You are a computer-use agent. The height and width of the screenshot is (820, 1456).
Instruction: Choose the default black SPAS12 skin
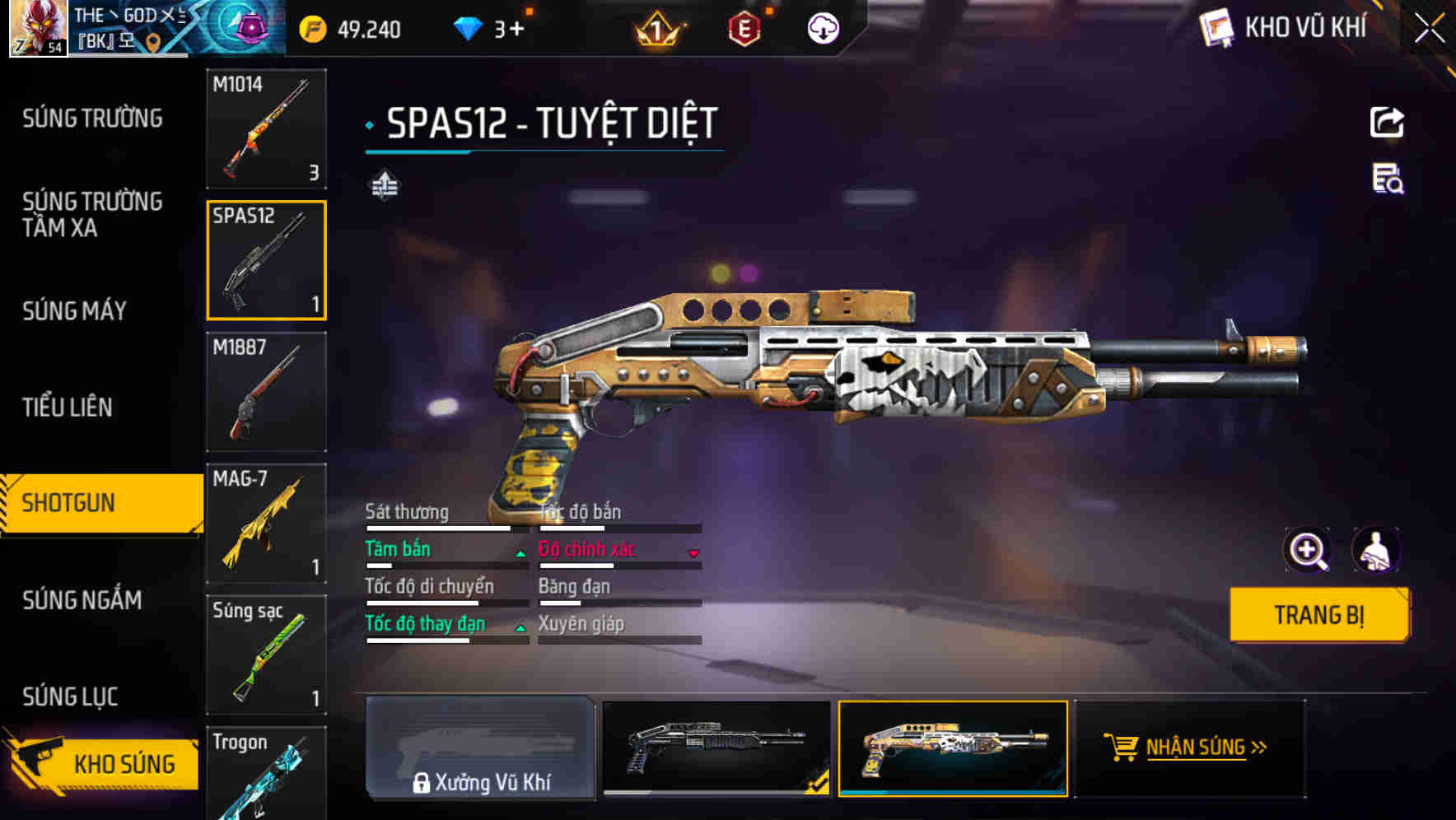(716, 748)
